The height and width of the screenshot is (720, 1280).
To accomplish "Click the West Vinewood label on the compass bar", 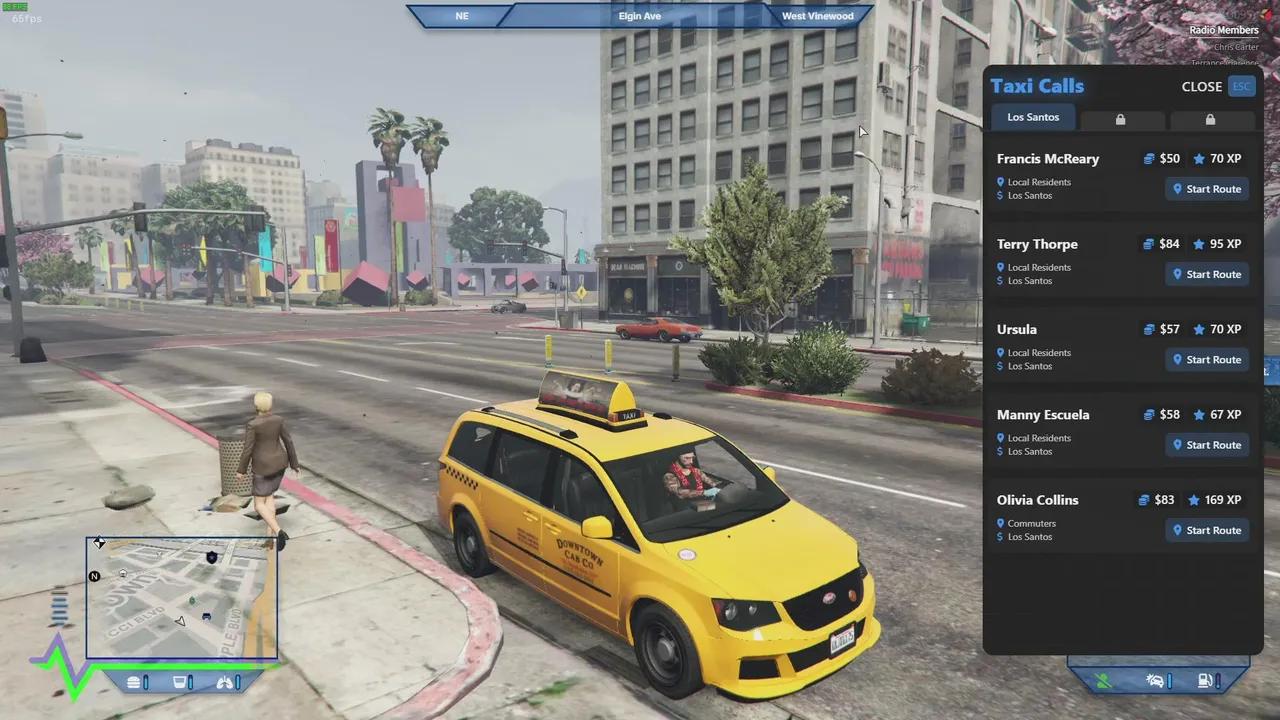I will point(817,15).
